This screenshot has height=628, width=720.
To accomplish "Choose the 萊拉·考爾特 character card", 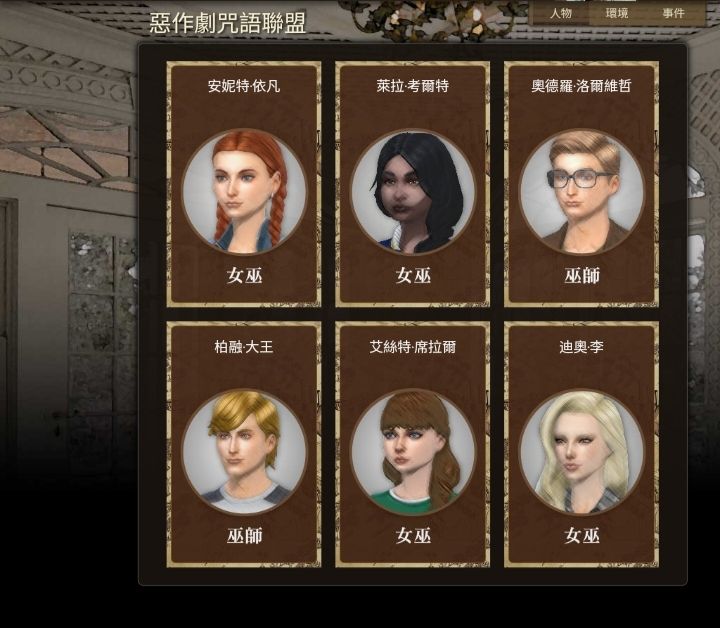I will [x=412, y=185].
